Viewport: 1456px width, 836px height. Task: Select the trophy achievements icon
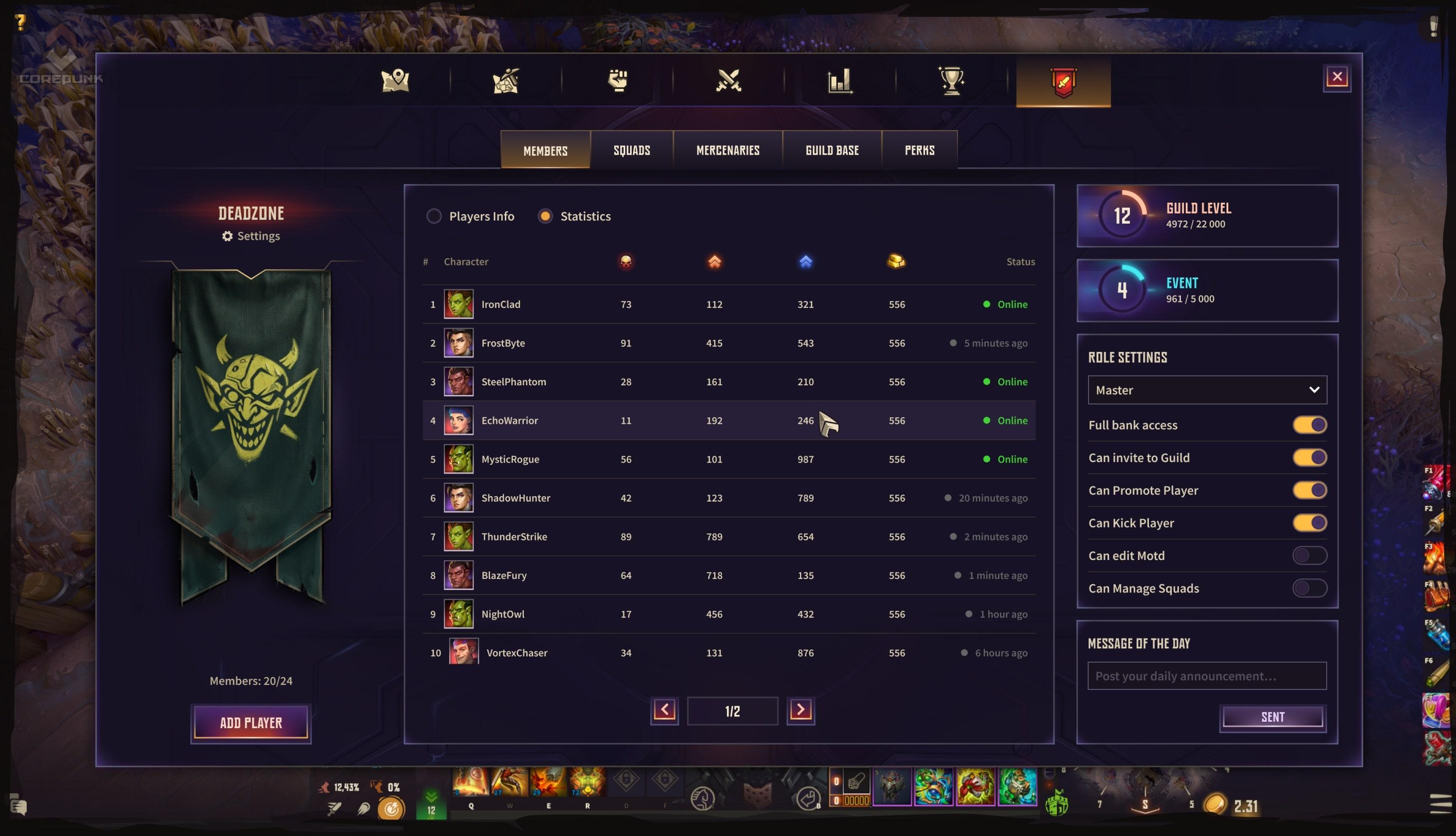(952, 81)
